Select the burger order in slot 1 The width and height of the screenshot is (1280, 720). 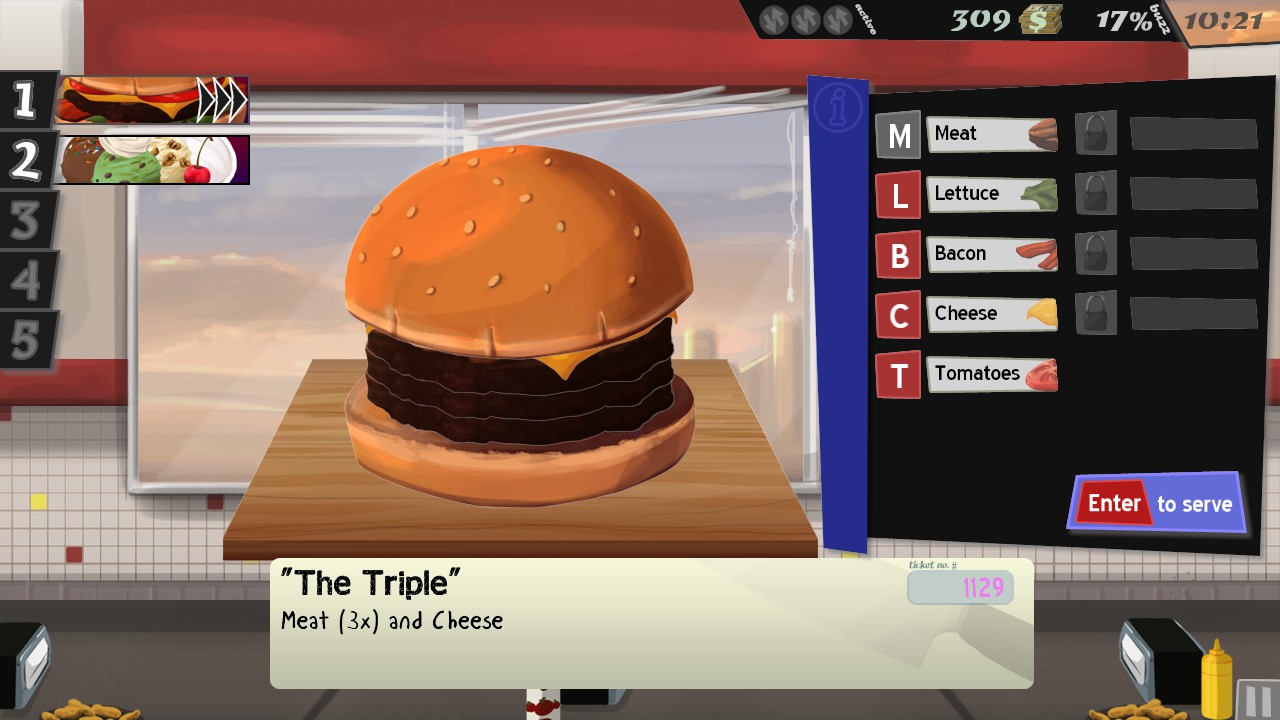tap(150, 101)
